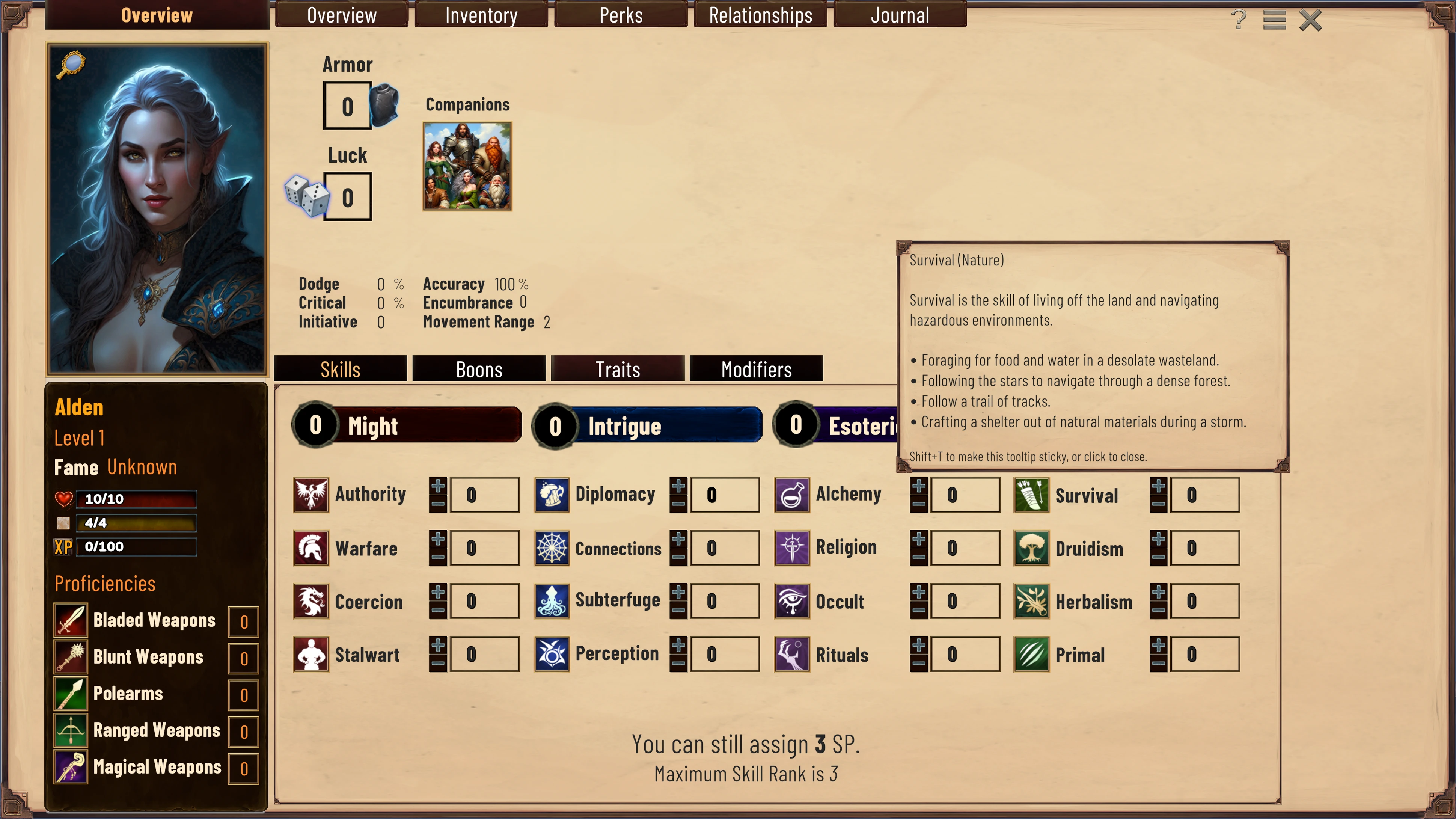Click the mirror icon on the portrait

(x=71, y=65)
